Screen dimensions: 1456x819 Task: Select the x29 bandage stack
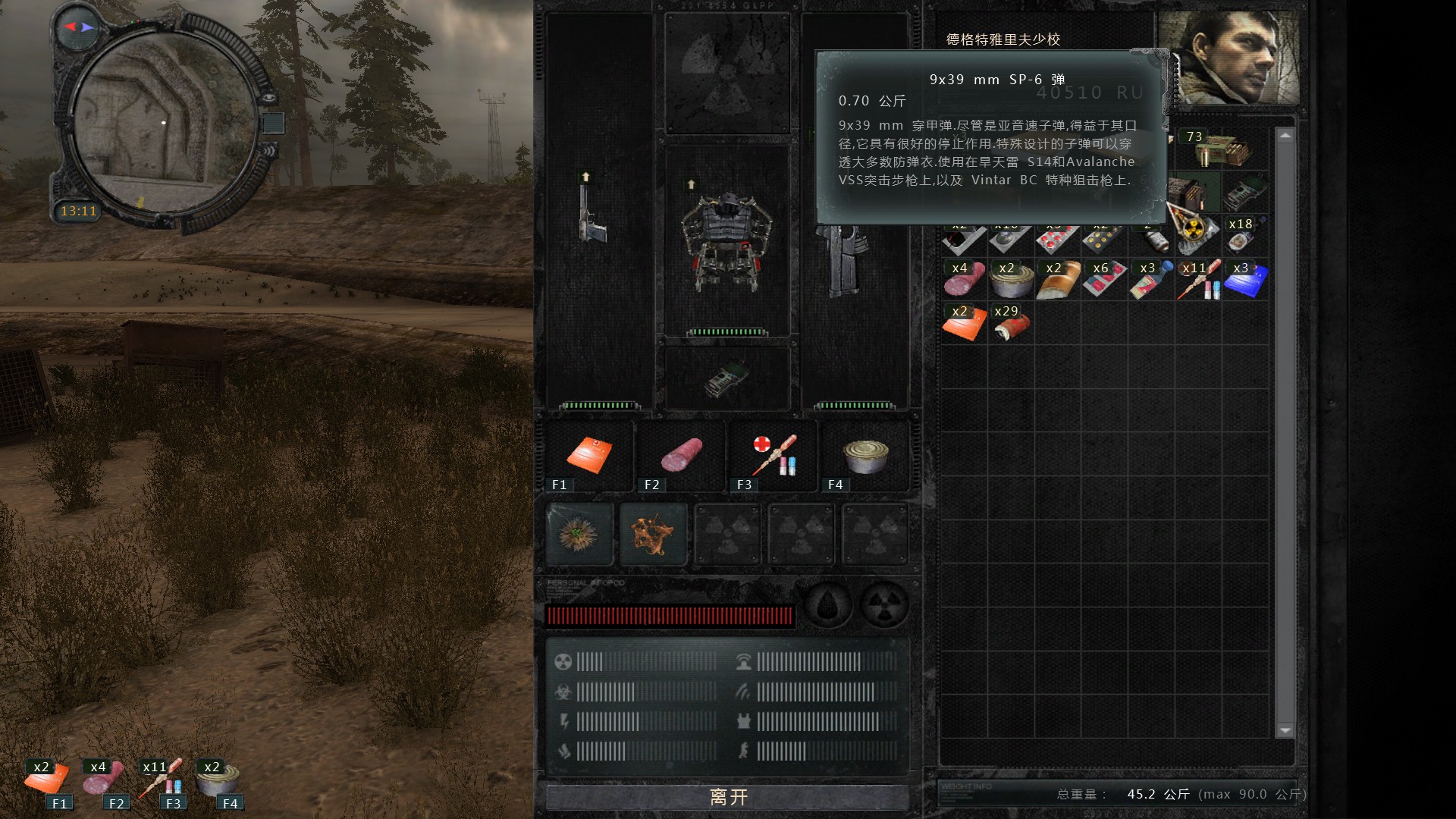1011,324
